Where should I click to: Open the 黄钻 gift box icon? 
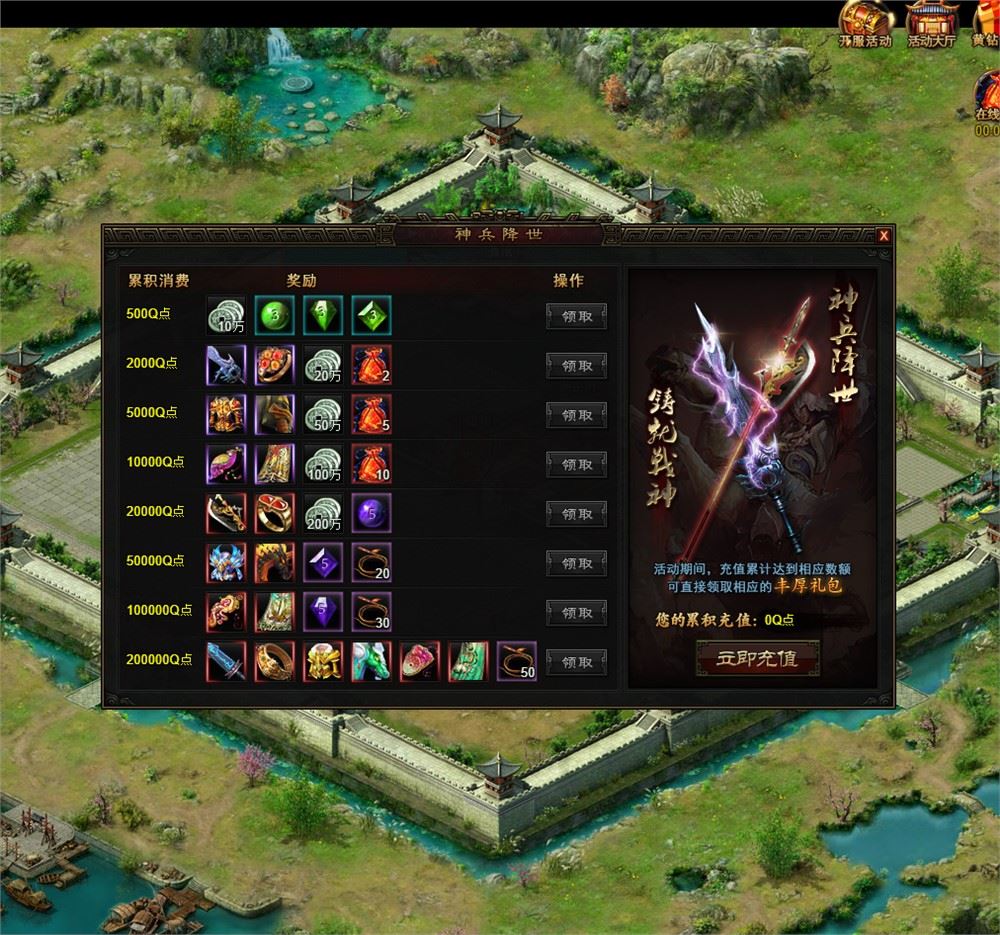[x=986, y=22]
